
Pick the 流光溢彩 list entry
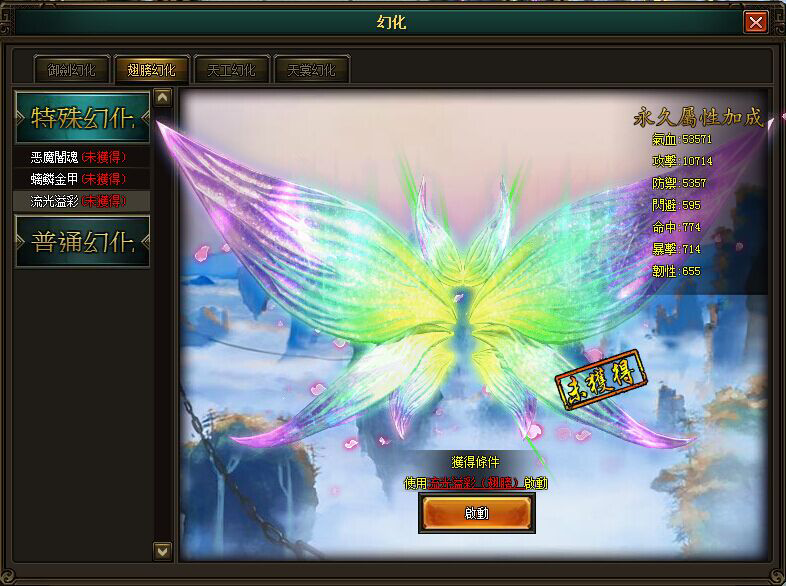coord(78,201)
